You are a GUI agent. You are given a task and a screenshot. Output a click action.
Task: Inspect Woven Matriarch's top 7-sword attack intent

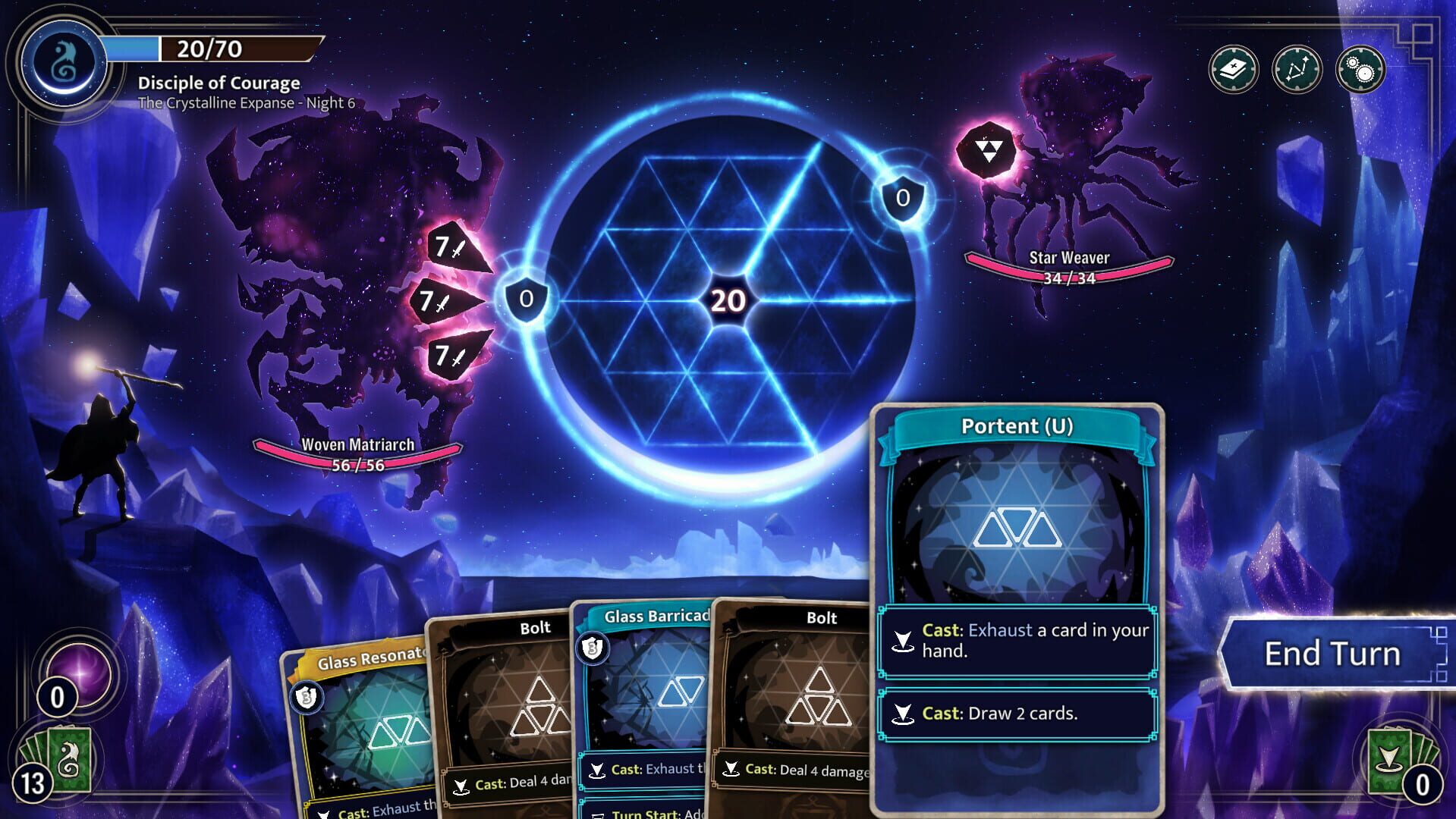pos(448,248)
